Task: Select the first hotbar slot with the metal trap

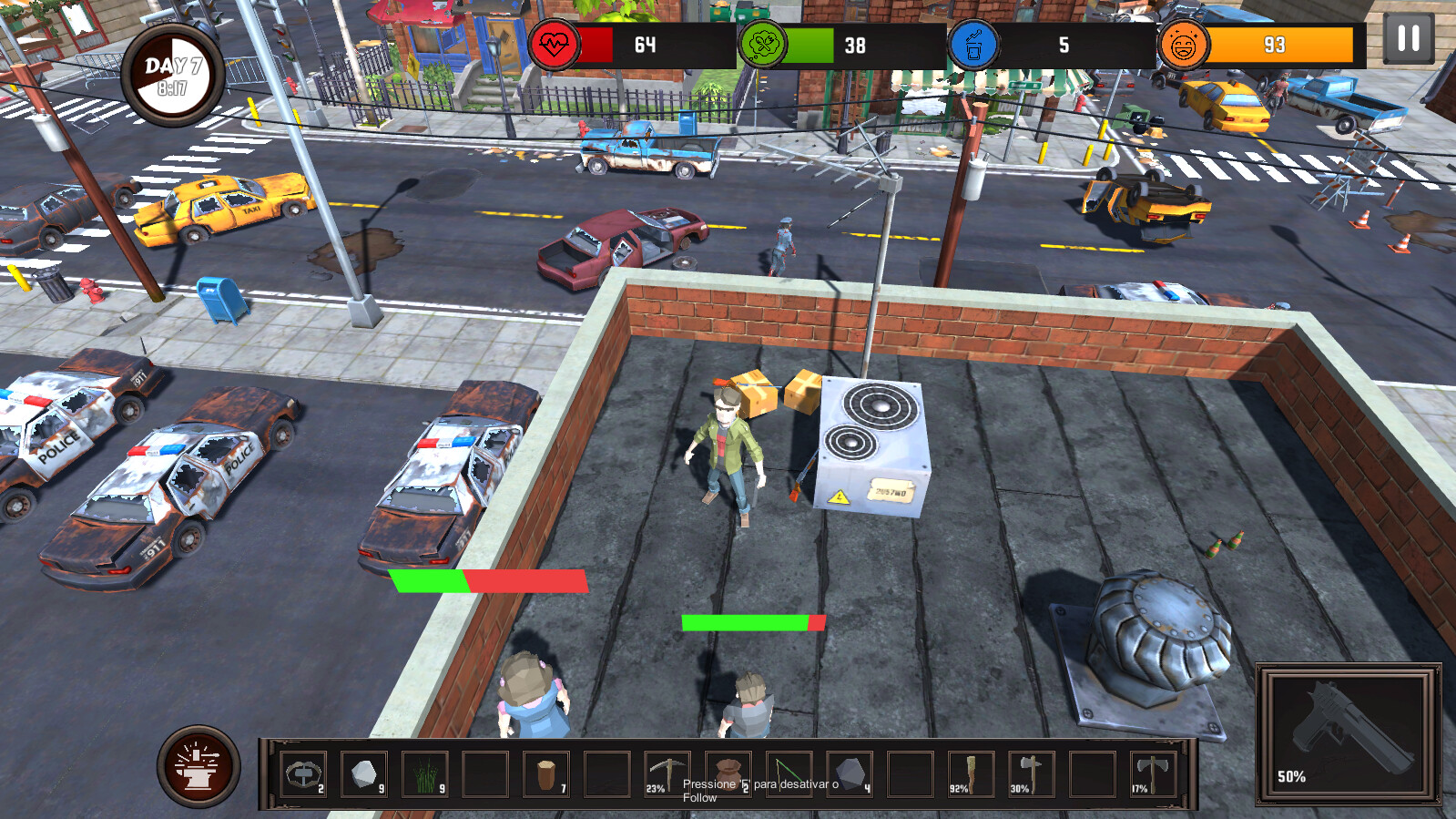Action: [x=303, y=774]
